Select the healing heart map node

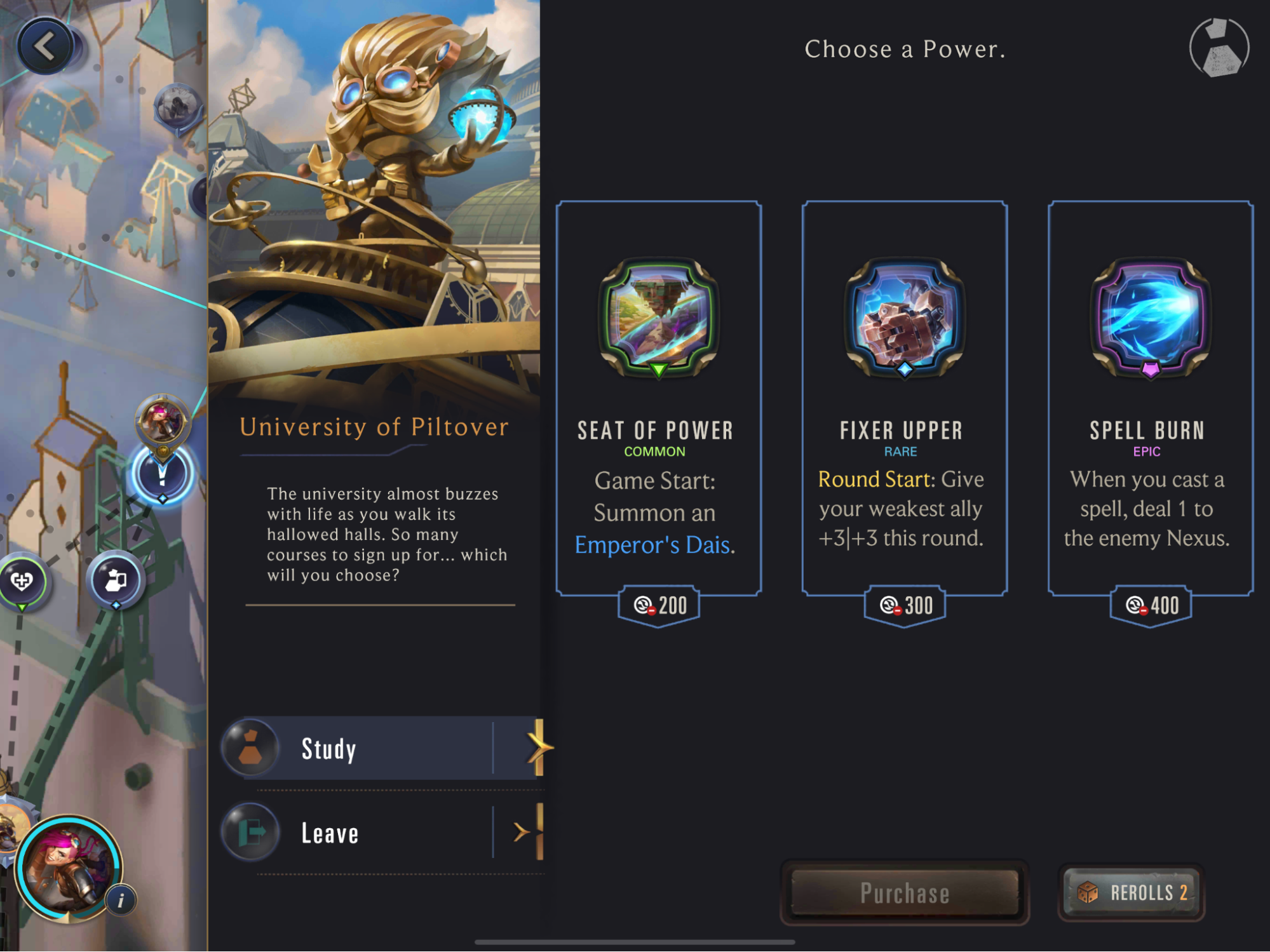[22, 580]
